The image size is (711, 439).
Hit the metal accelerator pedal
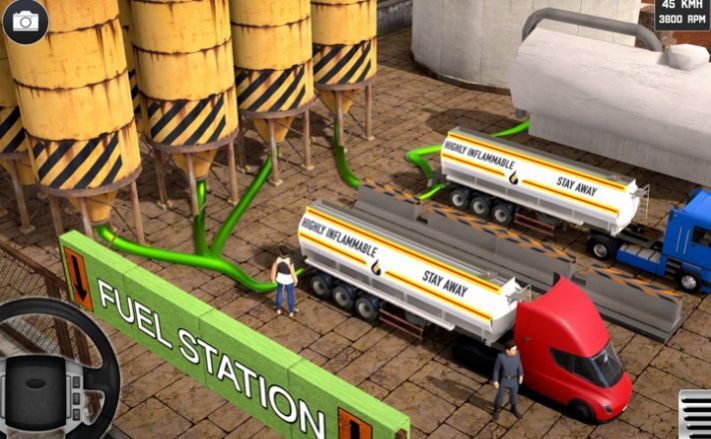tap(695, 414)
